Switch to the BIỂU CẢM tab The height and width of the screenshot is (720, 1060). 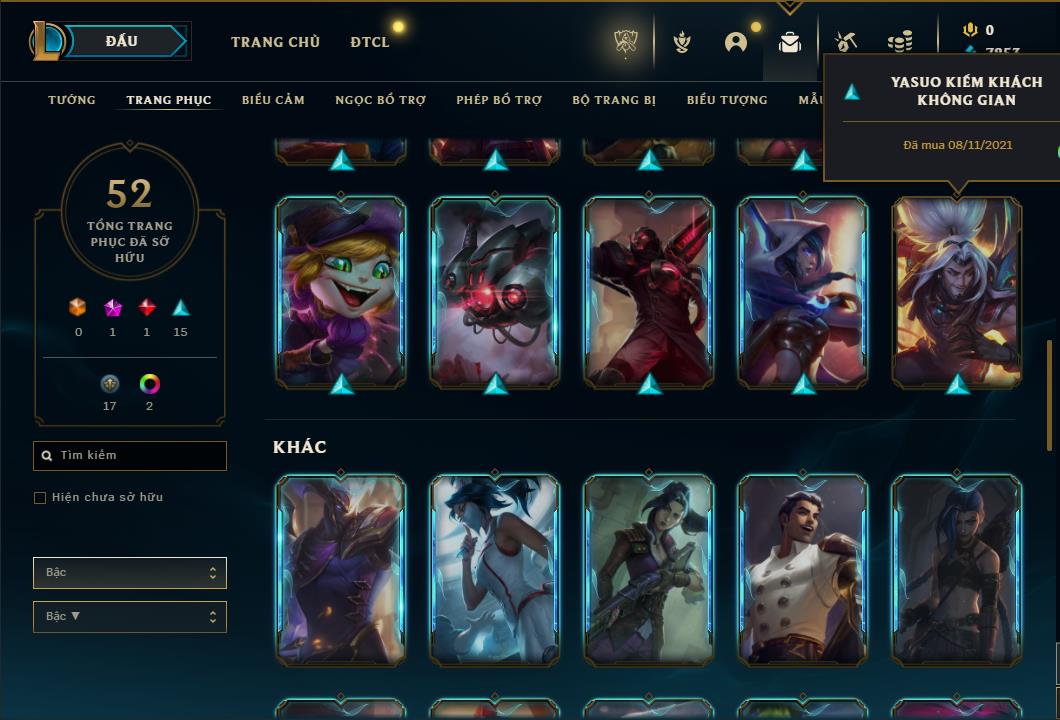pyautogui.click(x=273, y=100)
